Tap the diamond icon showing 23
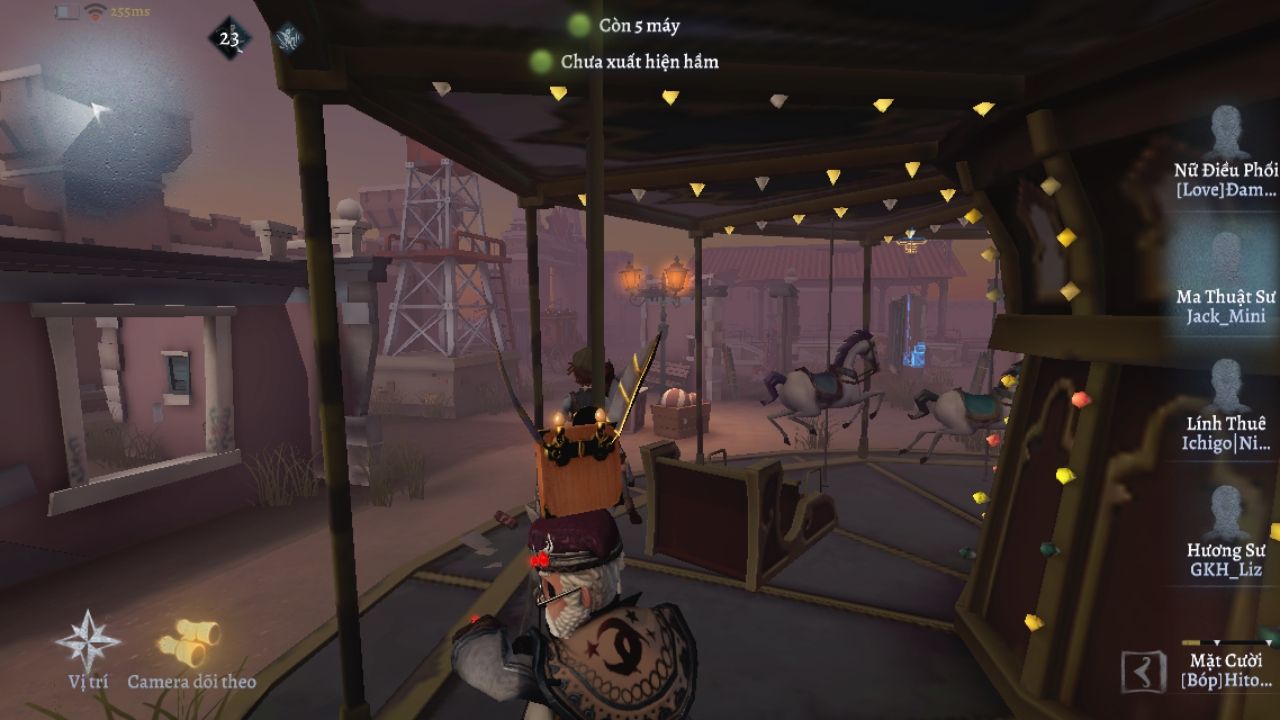The image size is (1280, 720). tap(230, 39)
